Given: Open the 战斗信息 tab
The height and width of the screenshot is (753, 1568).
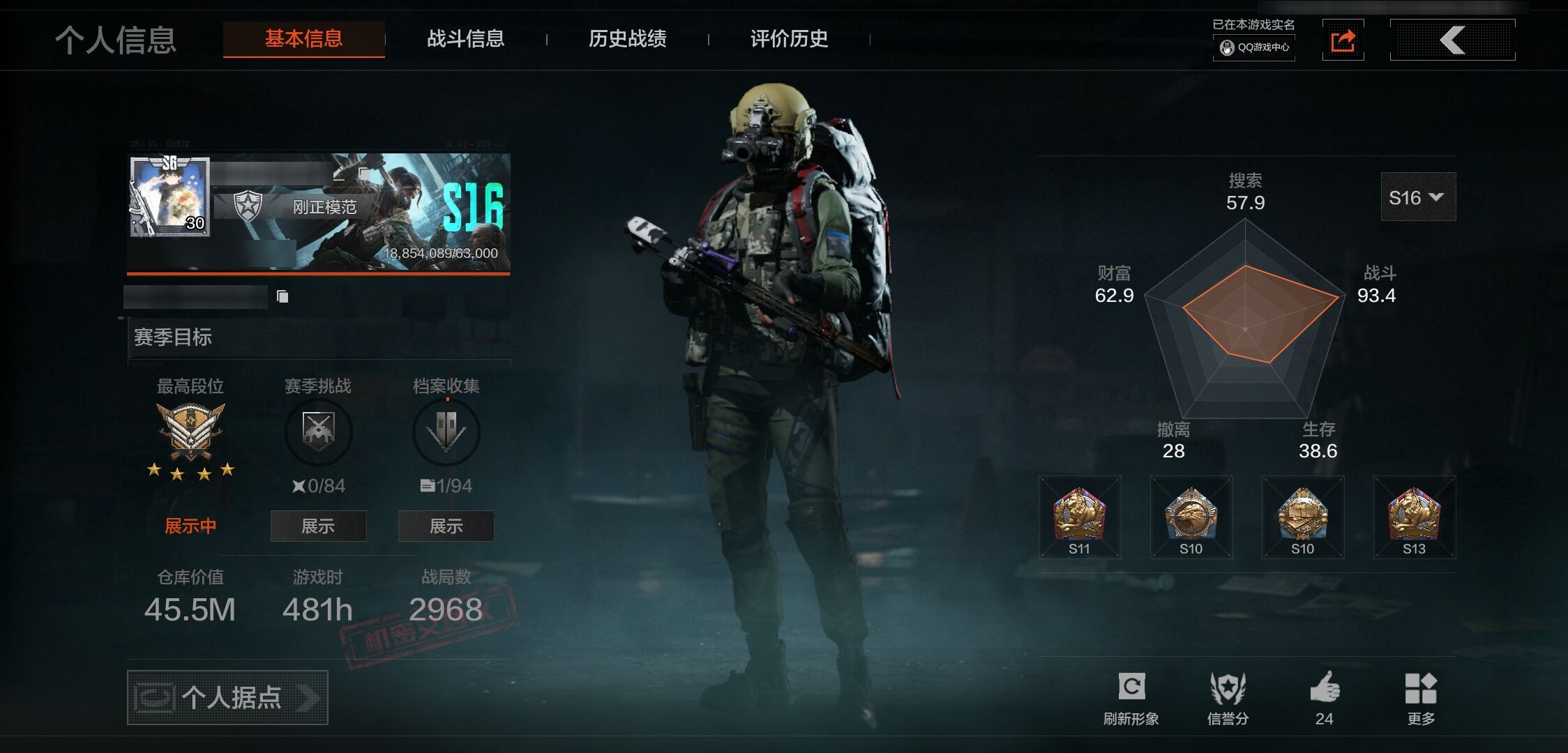Looking at the screenshot, I should (465, 39).
